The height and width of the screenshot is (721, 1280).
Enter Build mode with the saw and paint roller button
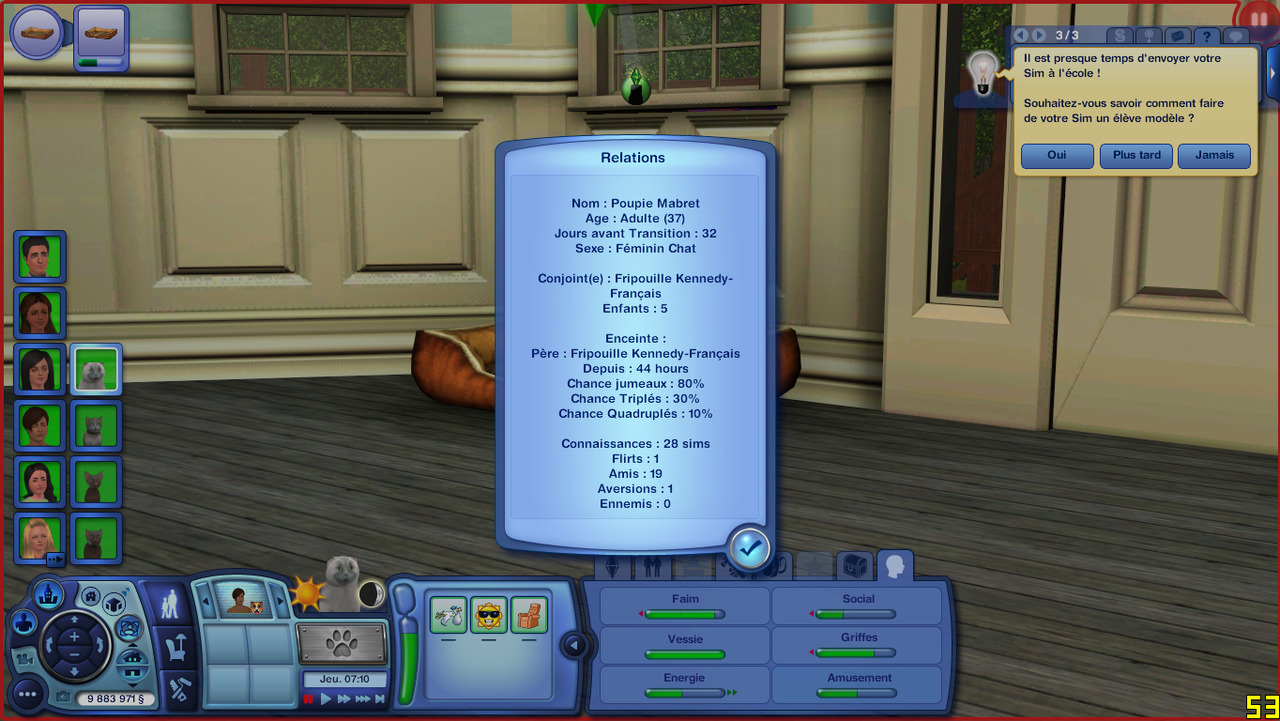pyautogui.click(x=180, y=689)
